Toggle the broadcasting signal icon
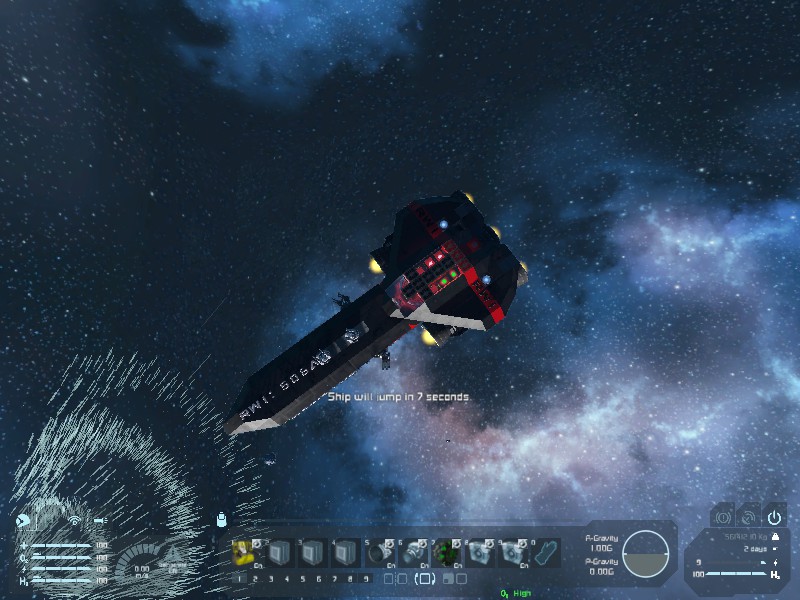 tap(73, 520)
